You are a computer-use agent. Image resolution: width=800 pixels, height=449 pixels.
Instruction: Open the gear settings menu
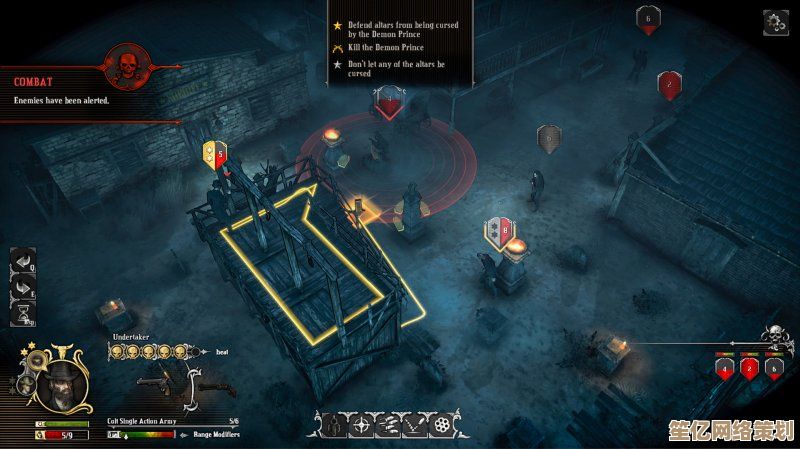click(x=775, y=22)
